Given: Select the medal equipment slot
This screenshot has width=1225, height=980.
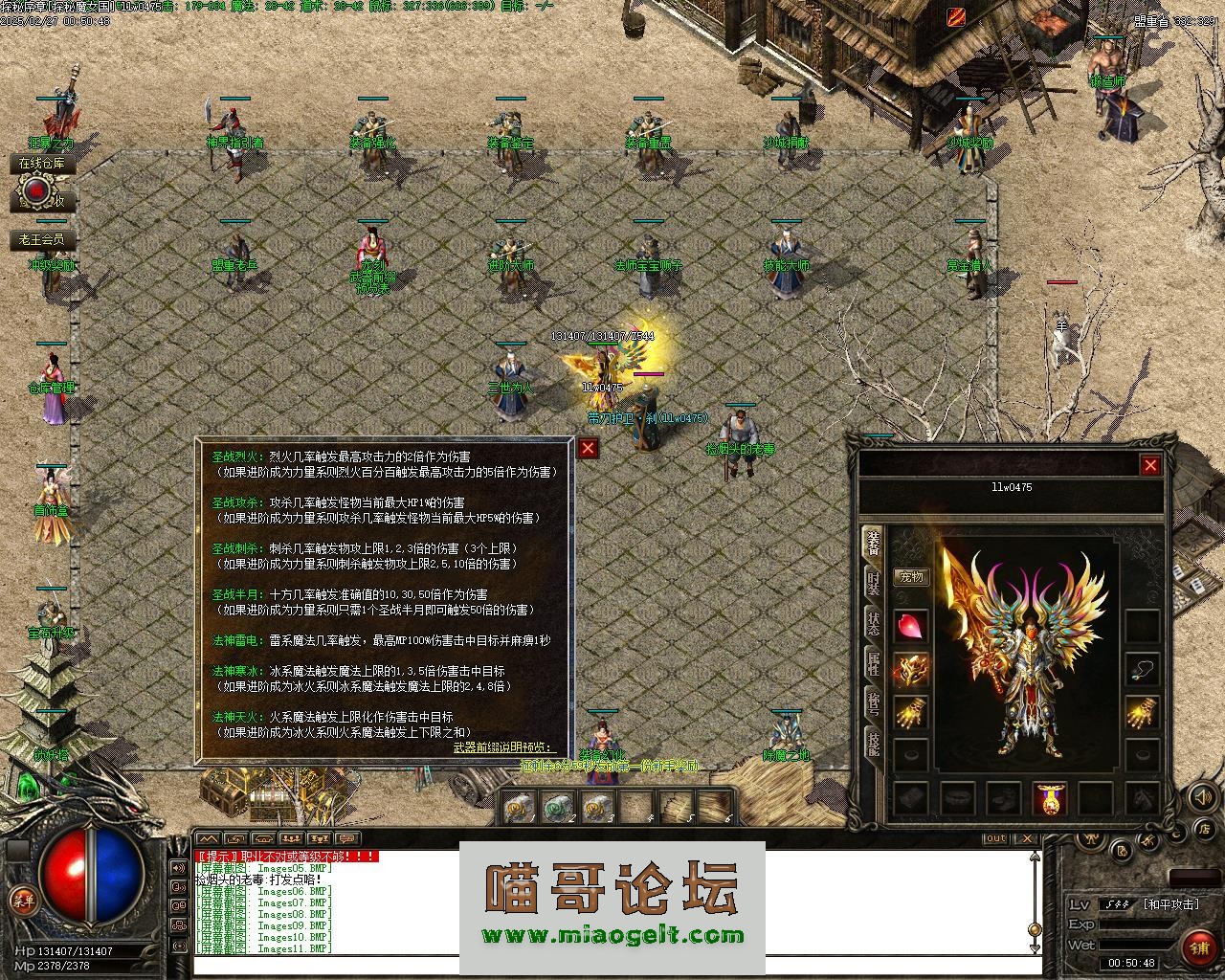Looking at the screenshot, I should pos(1050,799).
